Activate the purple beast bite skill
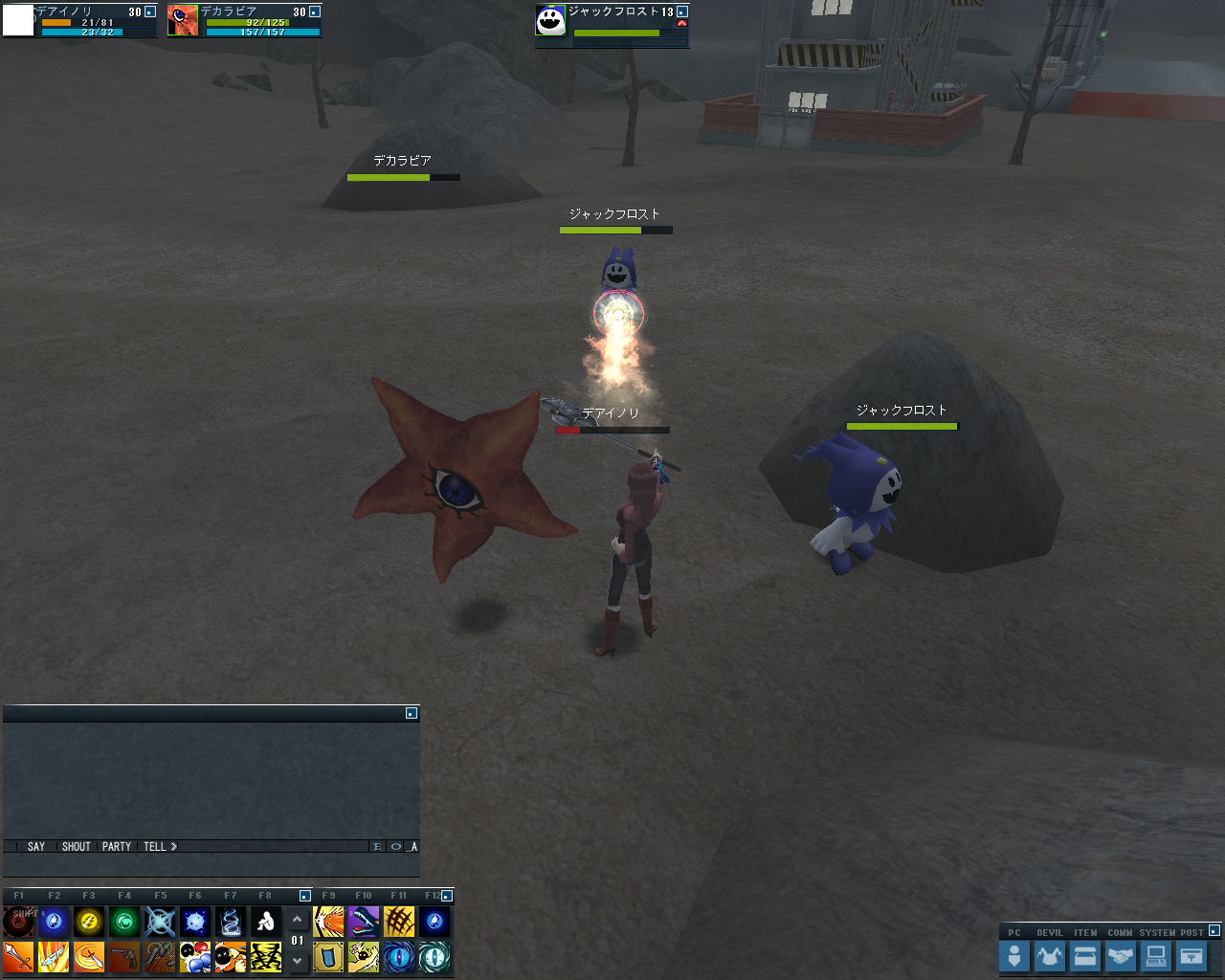1225x980 pixels. click(364, 922)
